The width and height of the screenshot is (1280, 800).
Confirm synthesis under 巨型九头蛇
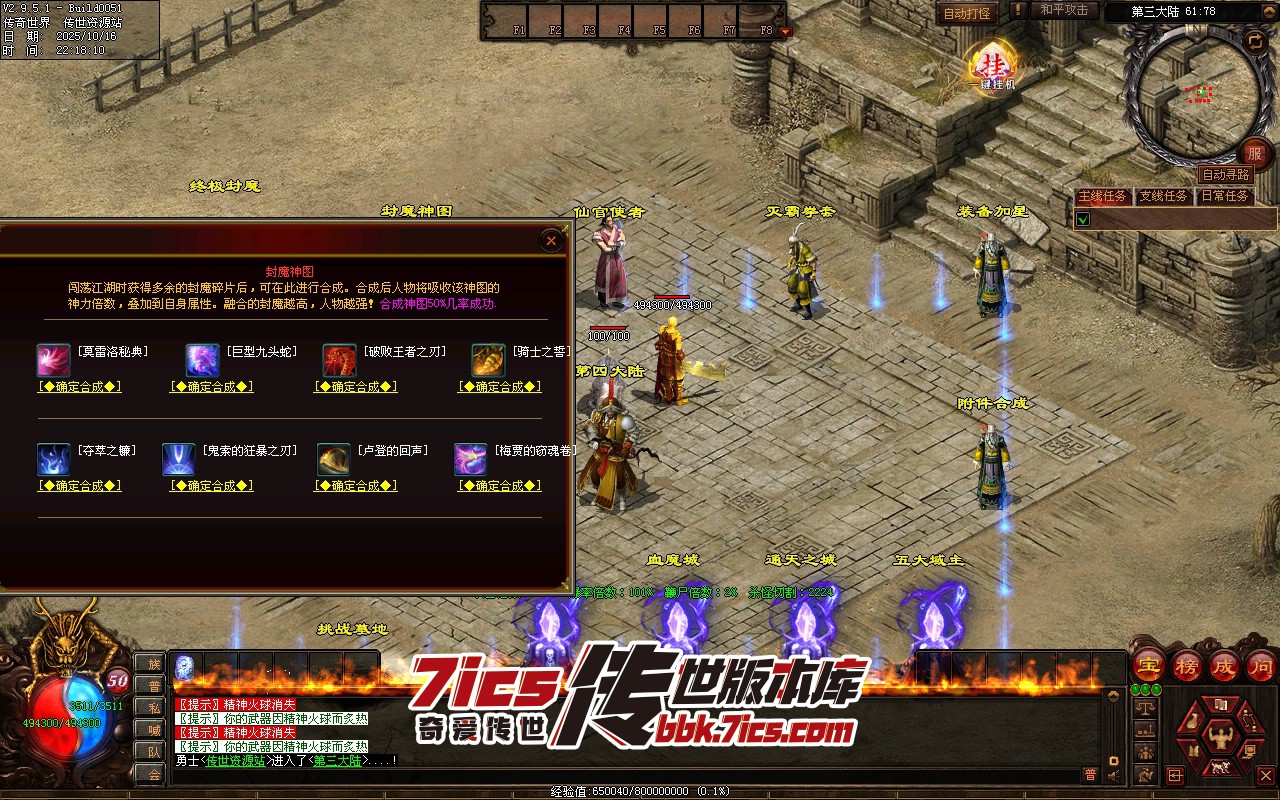212,387
